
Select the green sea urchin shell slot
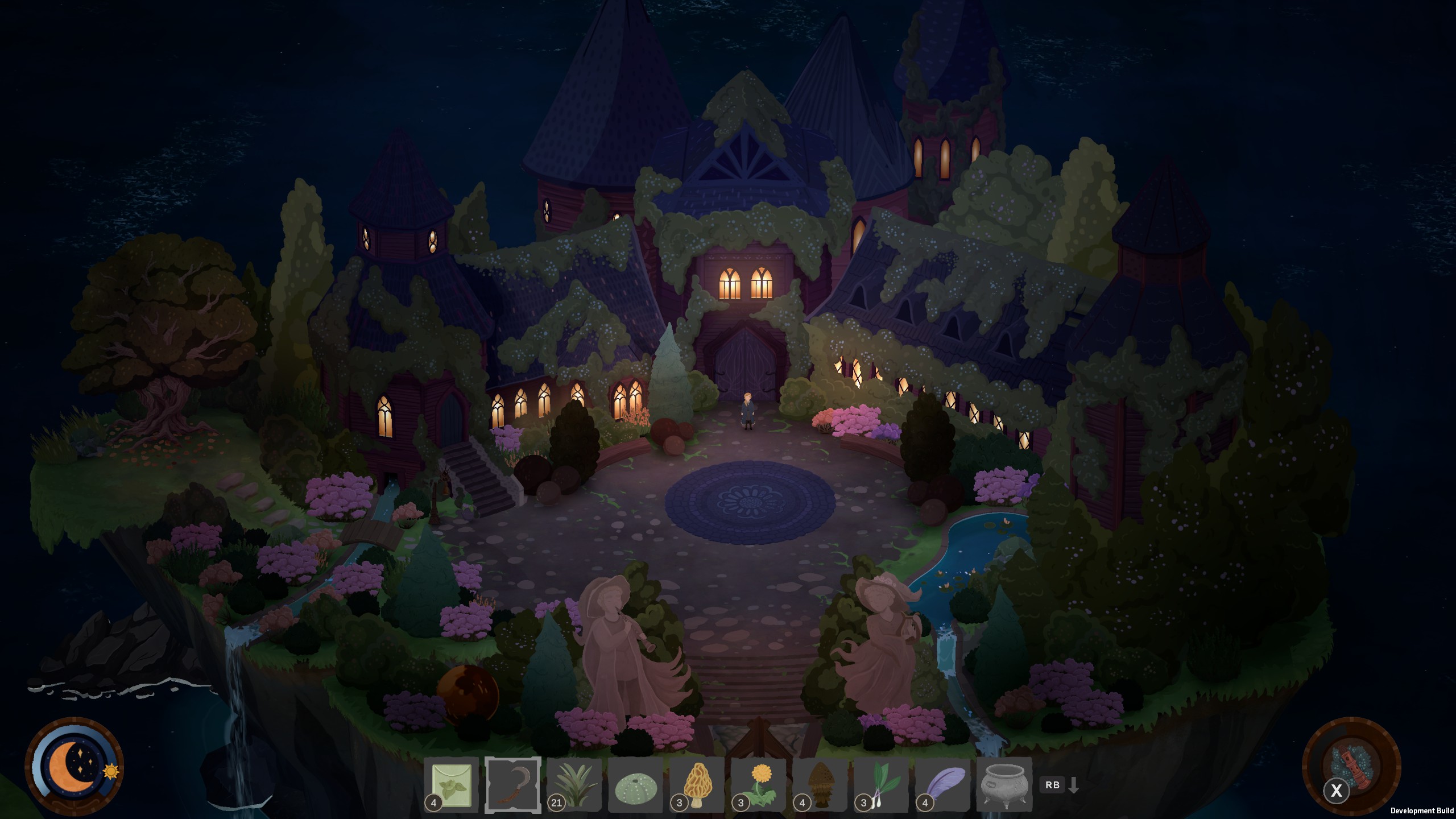pyautogui.click(x=636, y=785)
